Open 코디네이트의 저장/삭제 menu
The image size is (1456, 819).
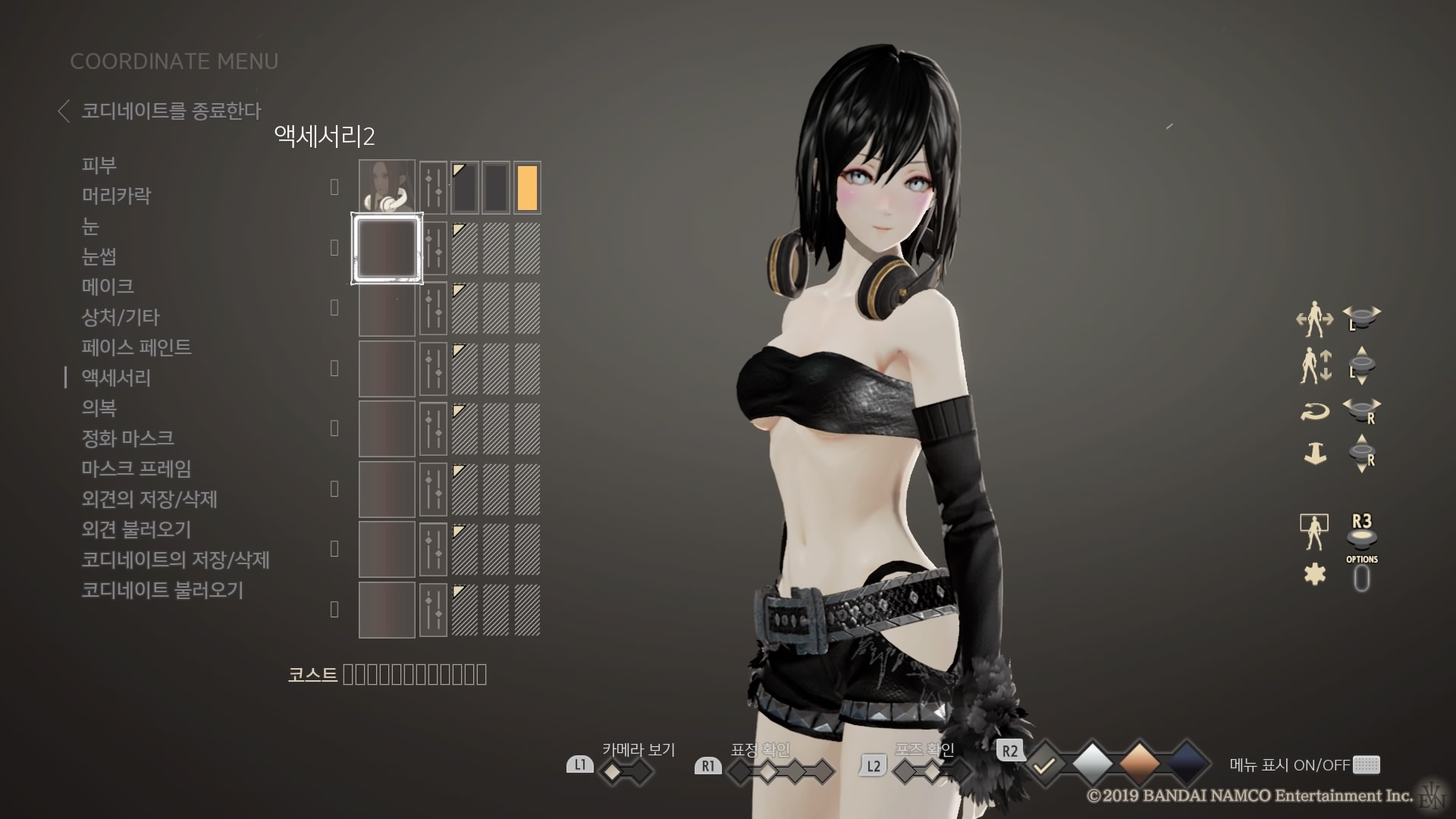[x=175, y=560]
